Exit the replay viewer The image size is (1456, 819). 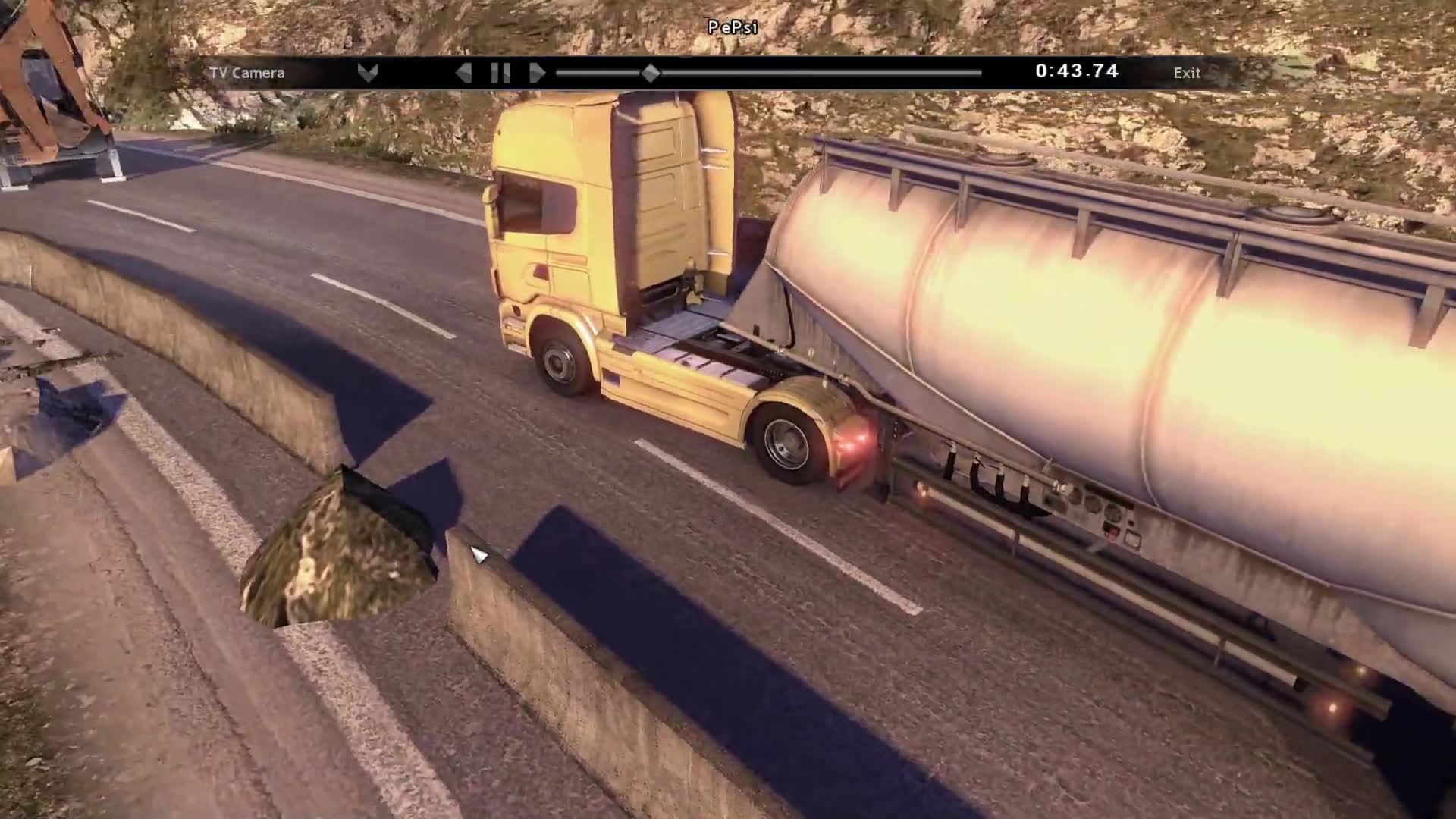point(1187,73)
